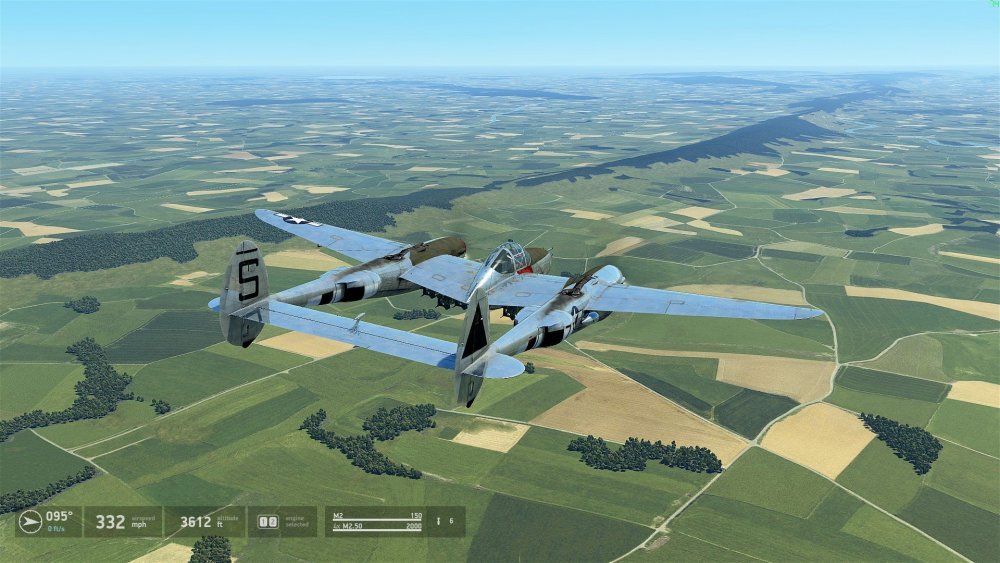Viewport: 1000px width, 563px height.
Task: Select the engine selected indicator
Action: pyautogui.click(x=268, y=521)
